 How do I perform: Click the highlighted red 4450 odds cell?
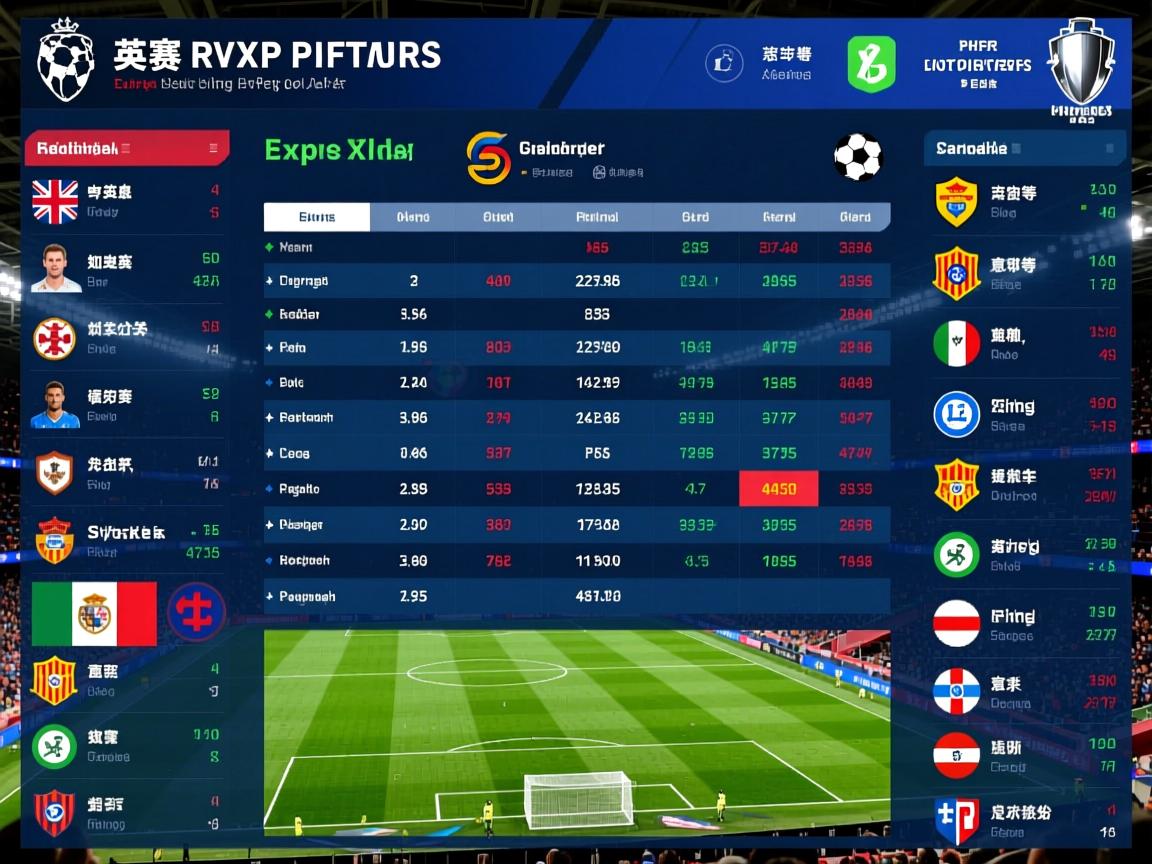[778, 489]
